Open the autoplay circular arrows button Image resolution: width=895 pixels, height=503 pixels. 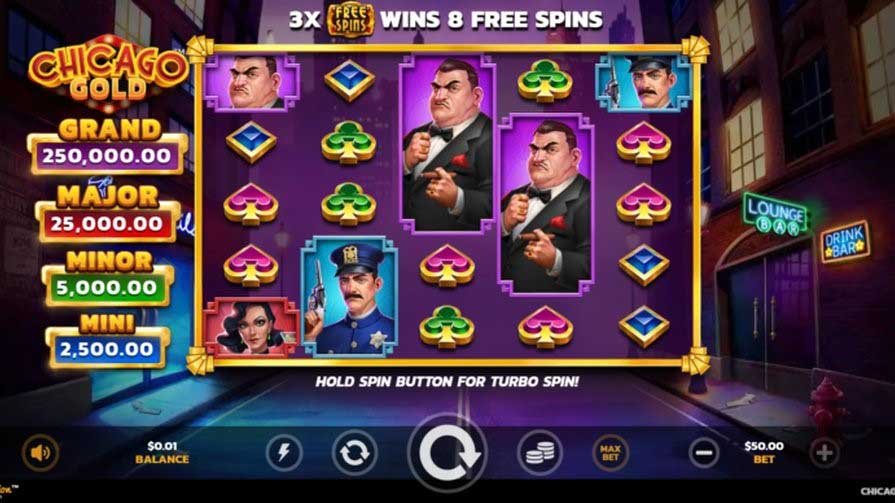coord(355,453)
